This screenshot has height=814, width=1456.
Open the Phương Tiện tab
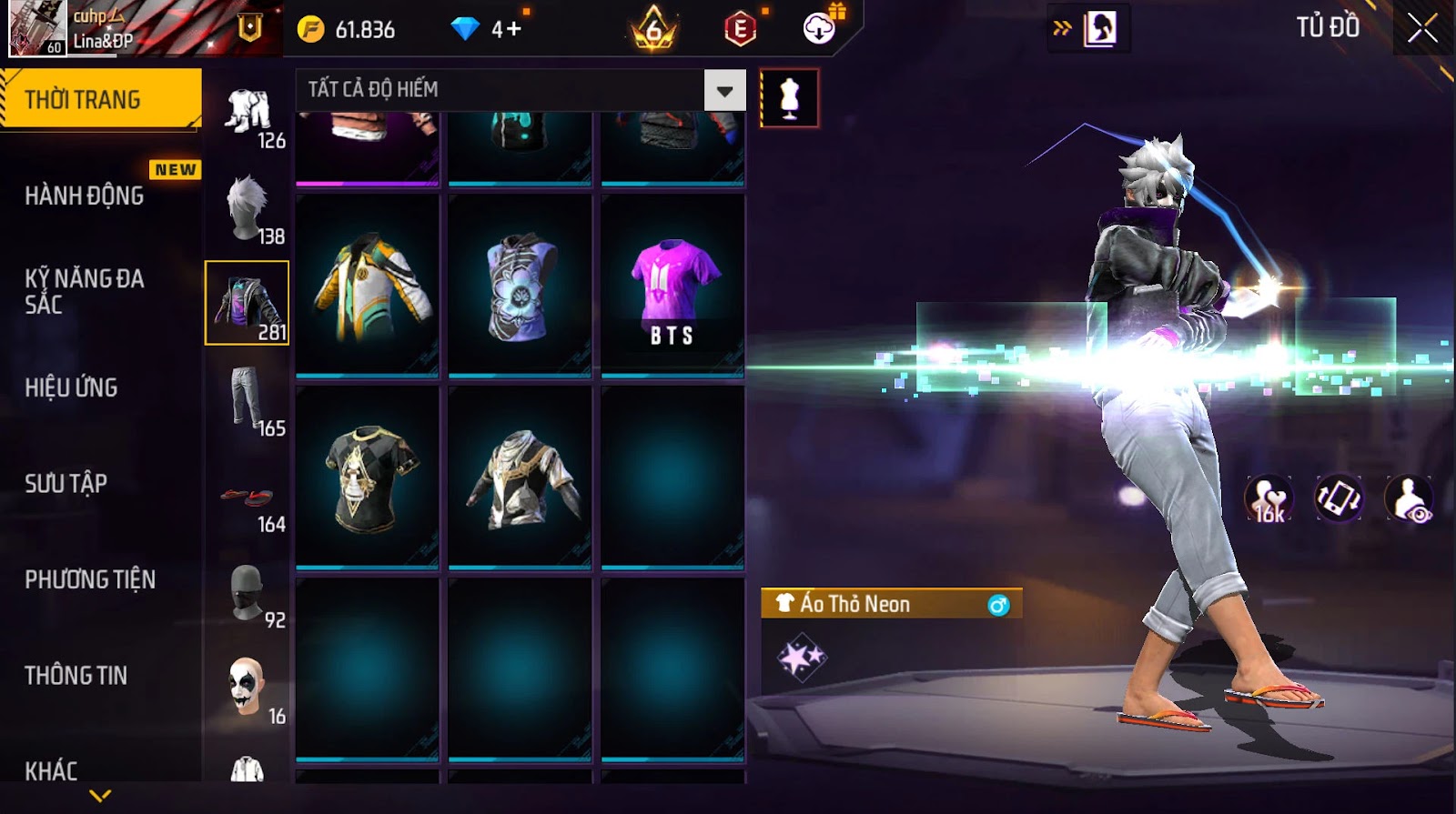pos(90,579)
